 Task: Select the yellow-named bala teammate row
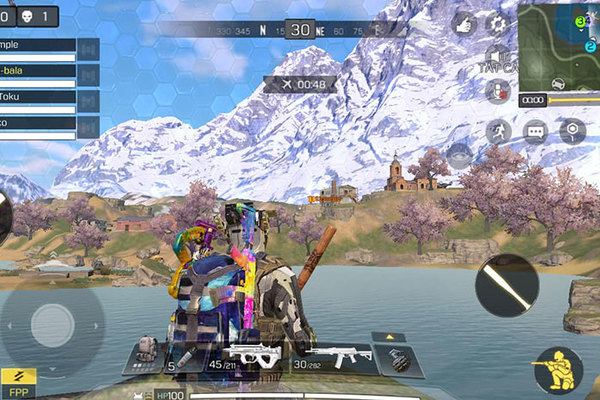[x=38, y=72]
